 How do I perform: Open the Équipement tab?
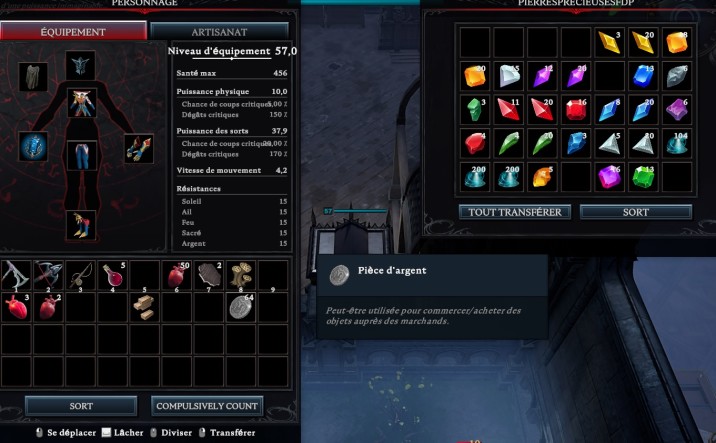[x=73, y=31]
